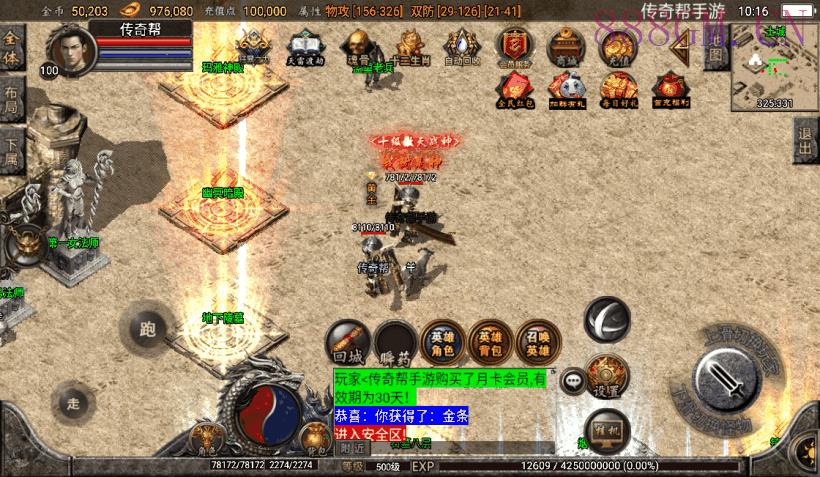The height and width of the screenshot is (477, 820).
Task: Open the 十三生肖 zodiac menu
Action: click(409, 47)
